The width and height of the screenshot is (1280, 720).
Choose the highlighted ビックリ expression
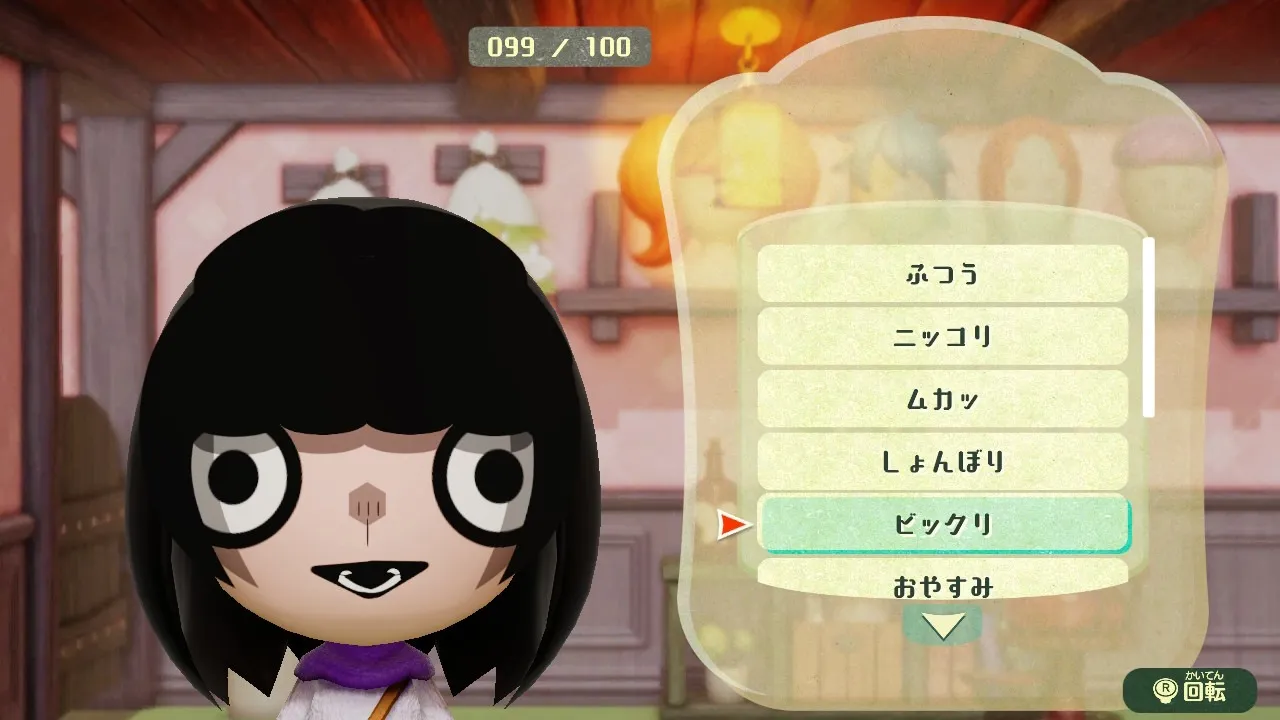tap(944, 523)
